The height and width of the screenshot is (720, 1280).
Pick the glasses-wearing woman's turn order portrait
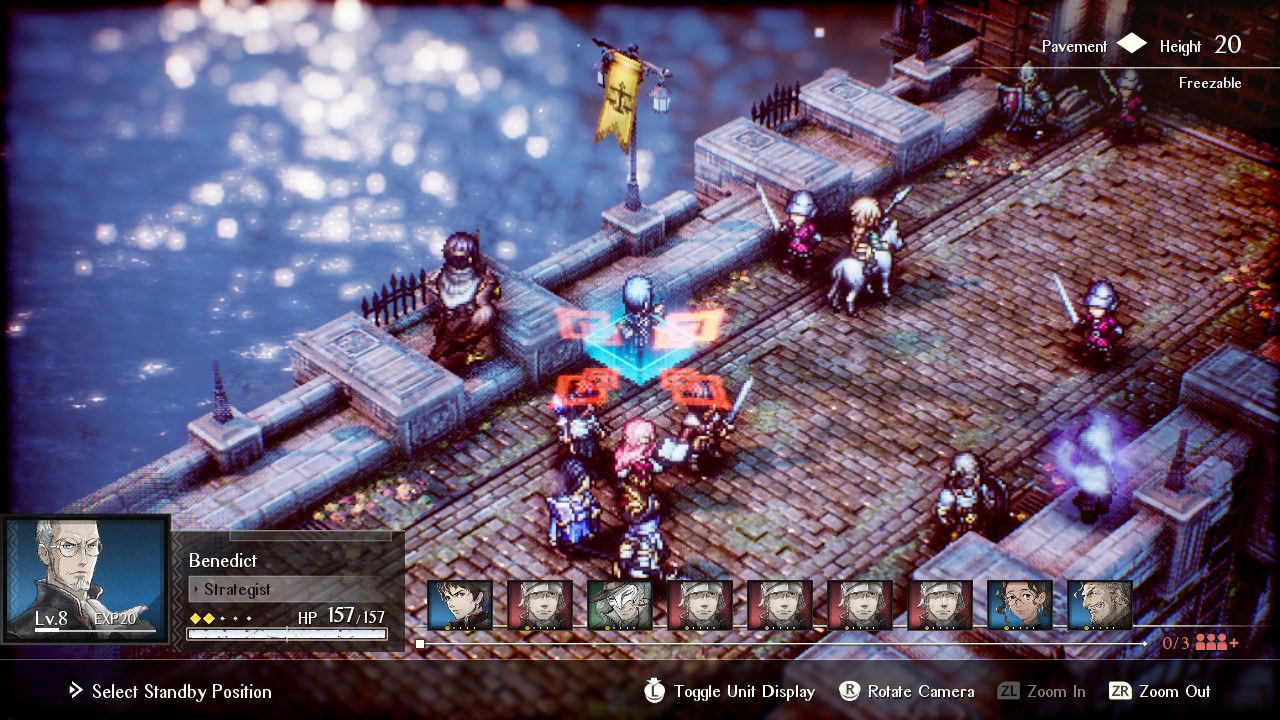[x=1020, y=606]
